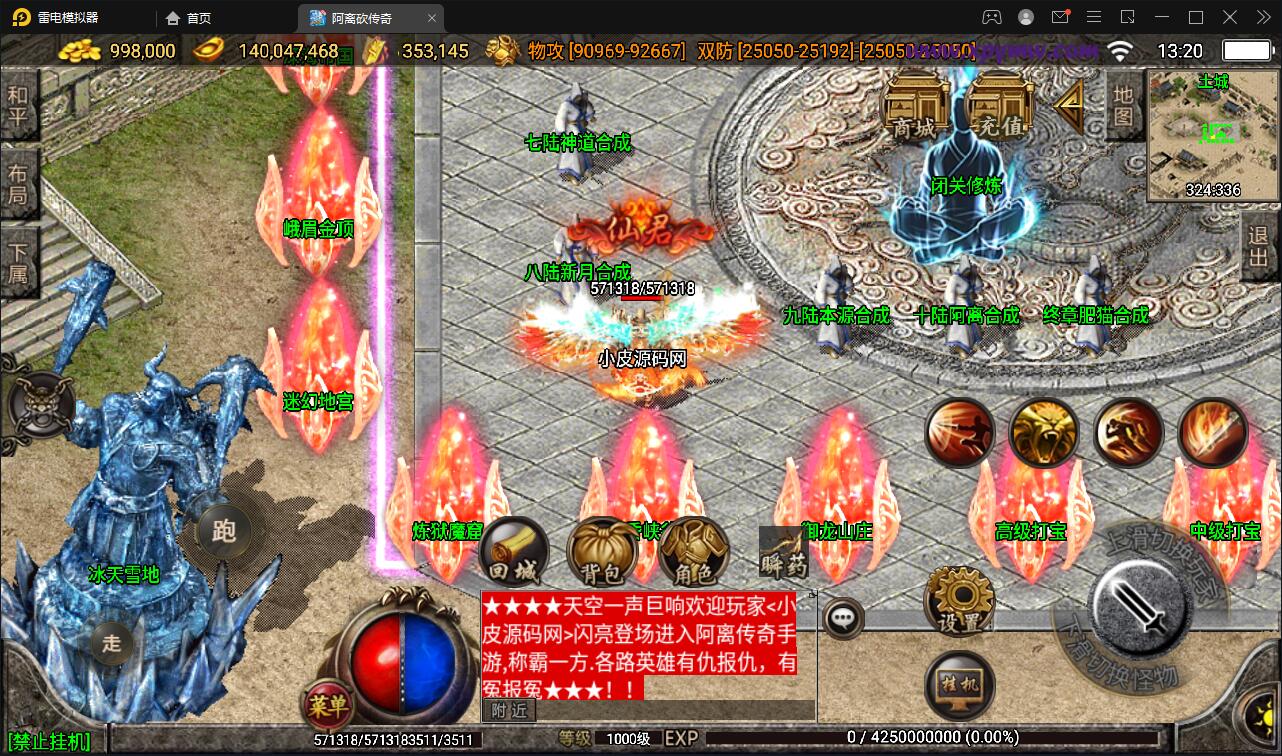Close the 阿离砍传奇 emulator tab
Image resolution: width=1282 pixels, height=756 pixels.
pyautogui.click(x=432, y=18)
